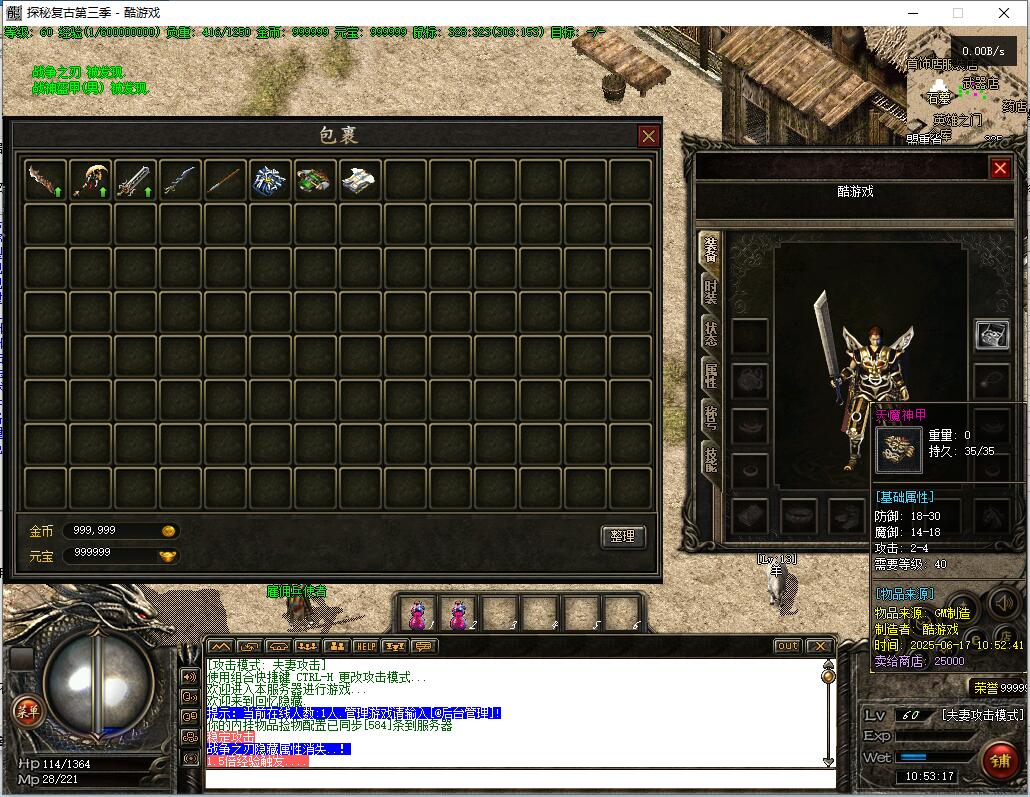Click into the chat text input box
Image resolution: width=1030 pixels, height=797 pixels.
point(515,778)
